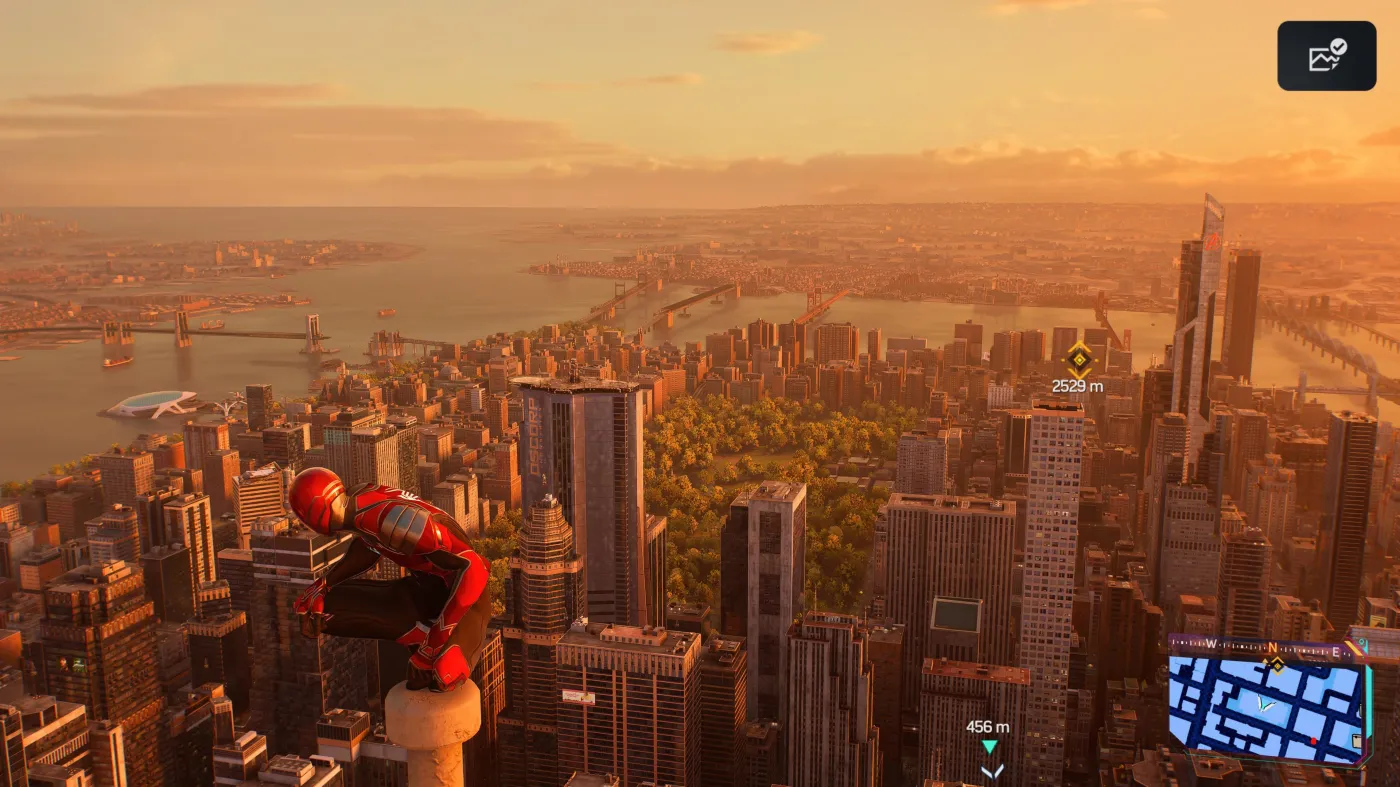Click the N marker on the compass strip
Screen dimensions: 1400x787
click(x=1272, y=647)
